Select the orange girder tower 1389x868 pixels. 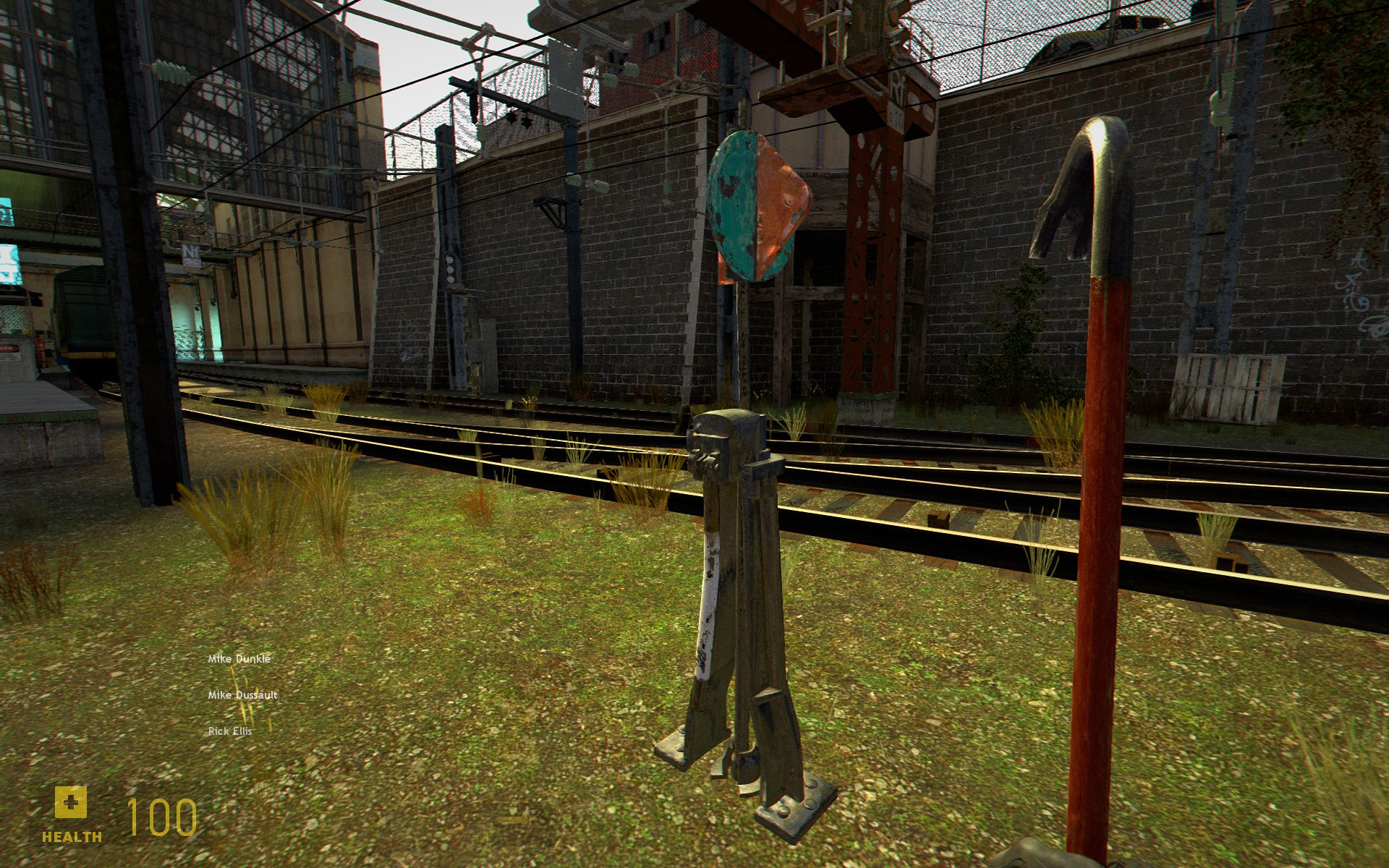pos(868,253)
